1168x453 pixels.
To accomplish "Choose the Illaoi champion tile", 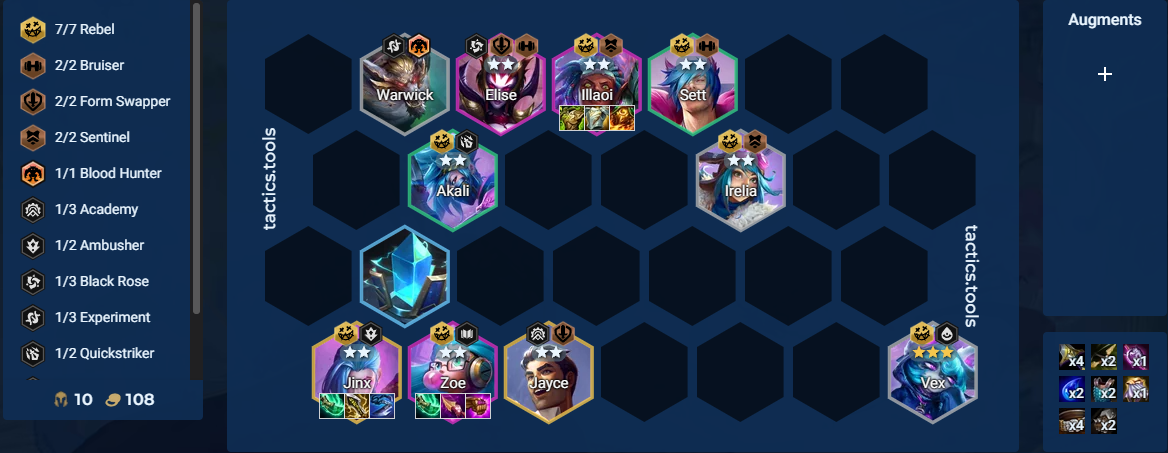I will (x=596, y=89).
